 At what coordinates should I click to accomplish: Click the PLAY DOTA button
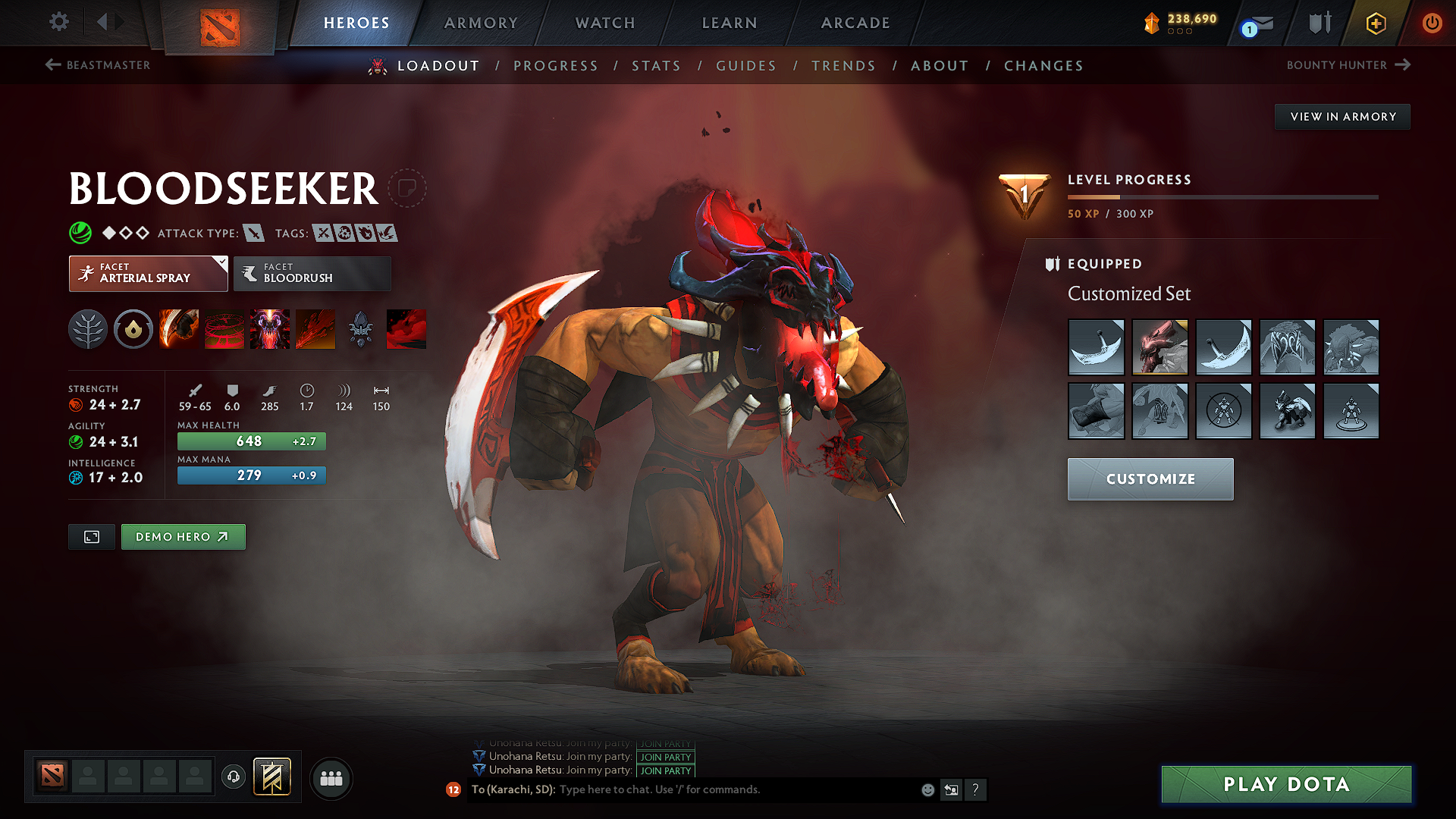[1285, 784]
